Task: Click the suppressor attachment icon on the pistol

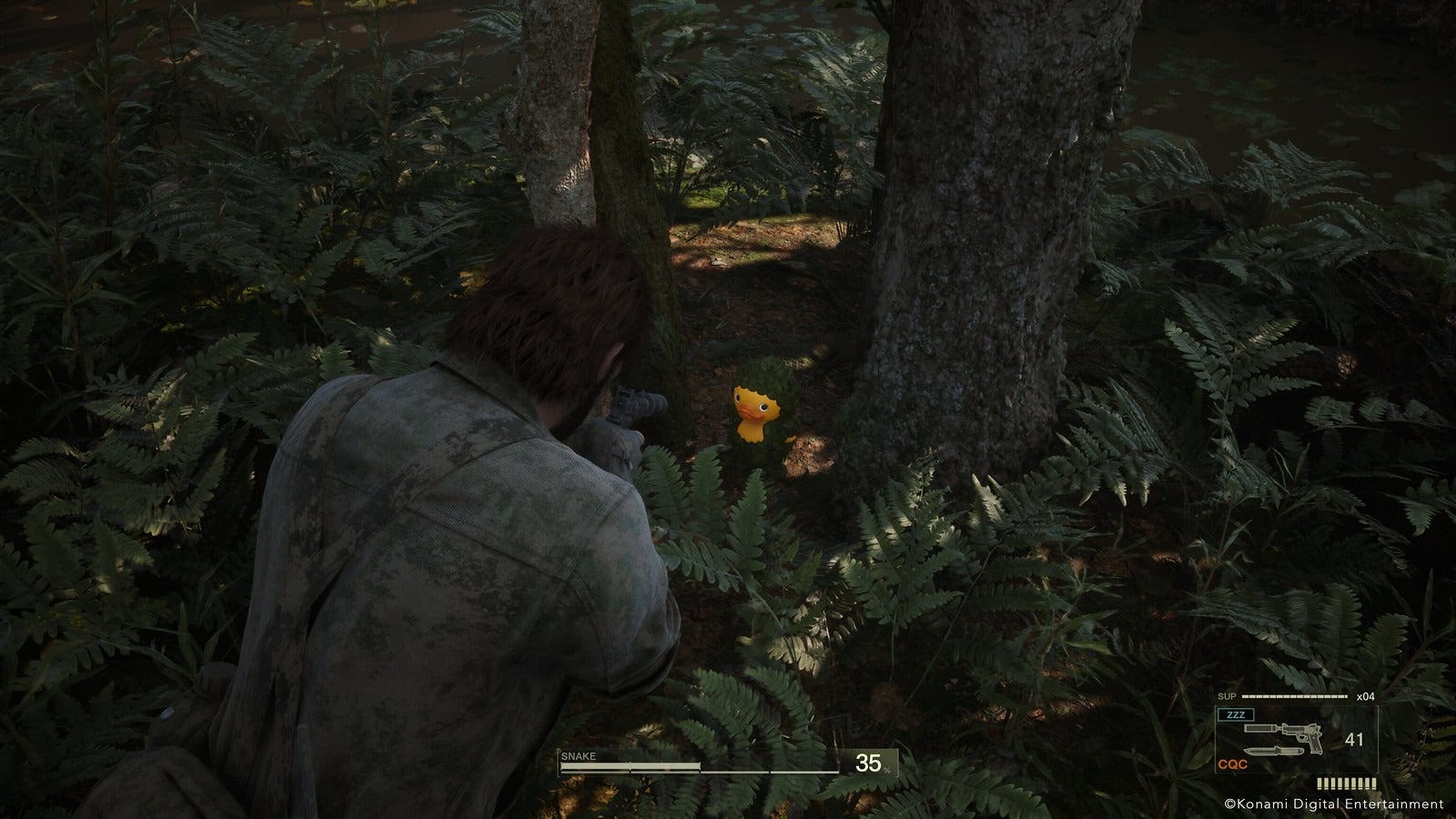Action: [x=1260, y=728]
